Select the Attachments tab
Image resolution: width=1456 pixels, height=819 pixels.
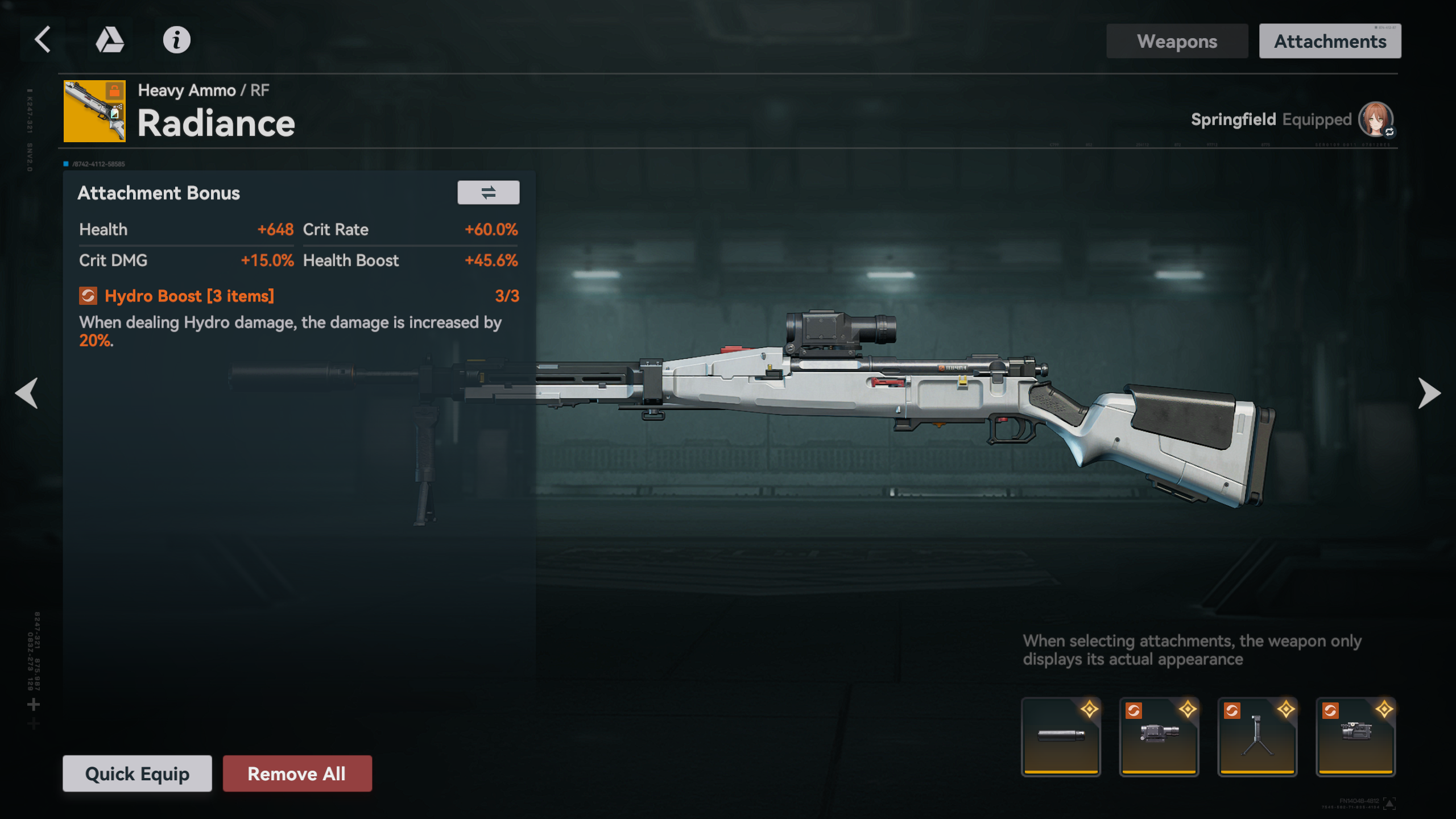1330,41
